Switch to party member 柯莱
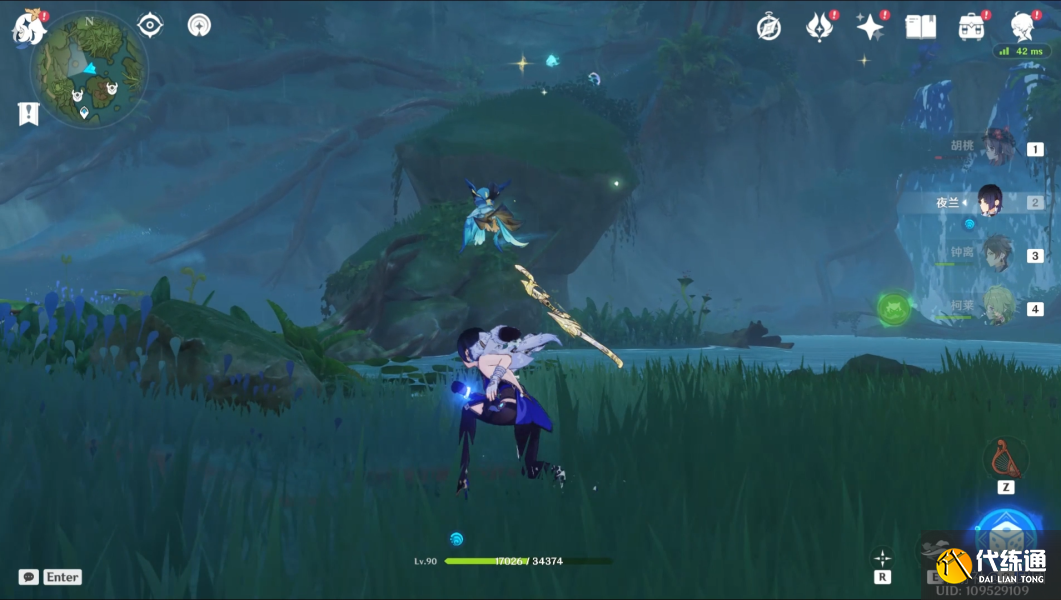This screenshot has width=1061, height=600. pos(997,307)
